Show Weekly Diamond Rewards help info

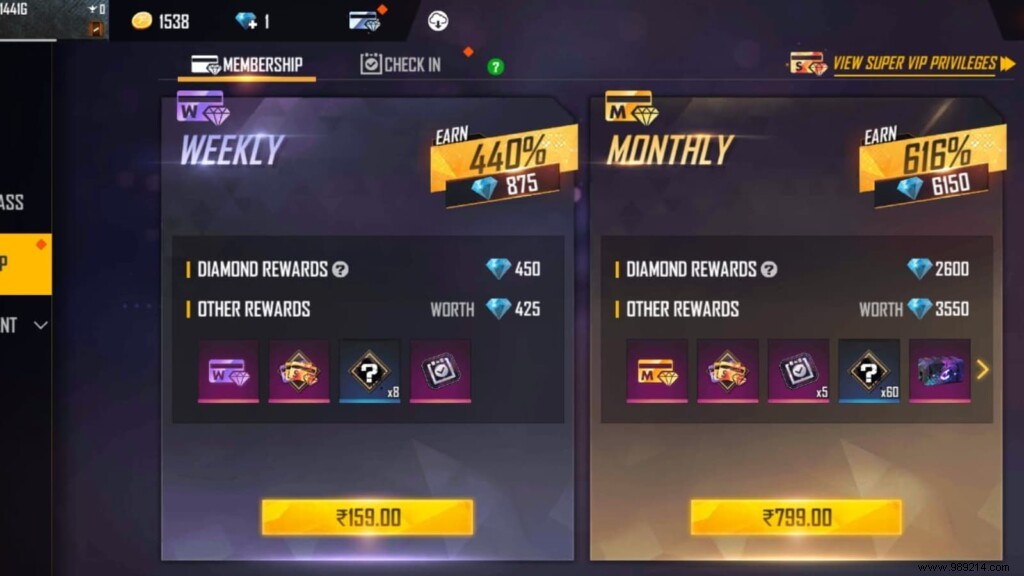point(341,269)
